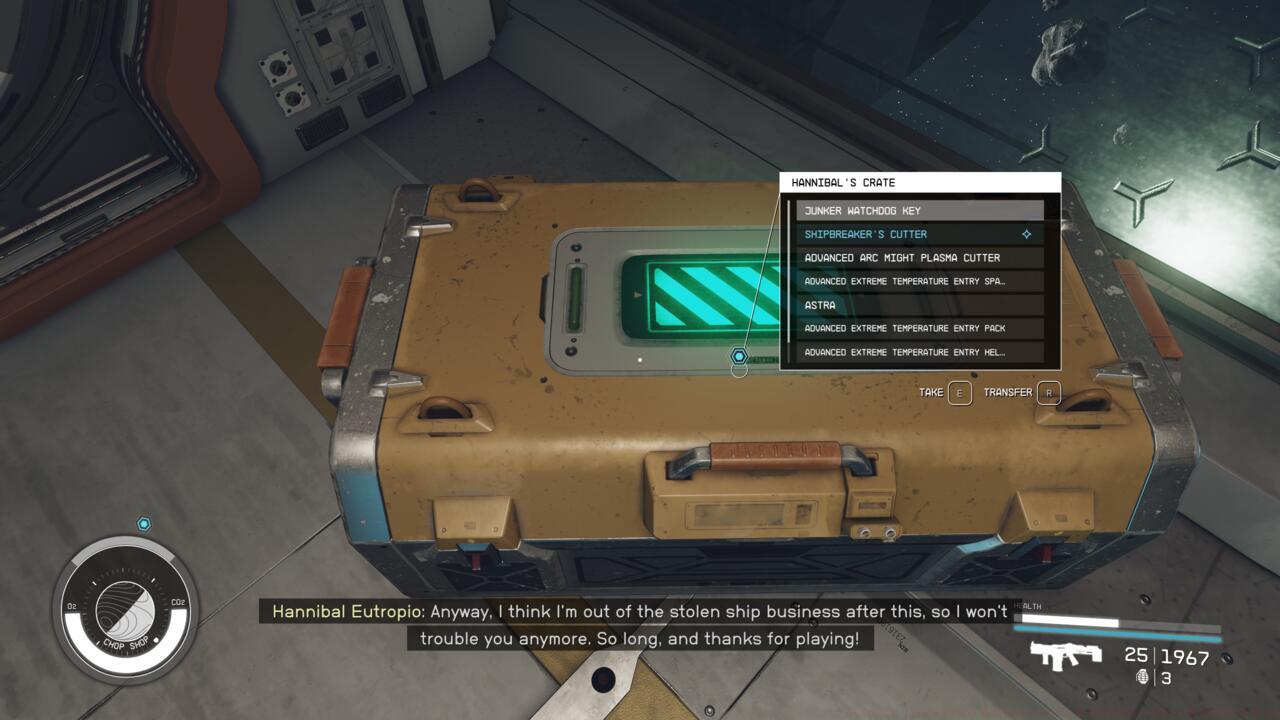Viewport: 1280px width, 720px height.
Task: Click the Hannibal's Crate title header
Action: [x=842, y=182]
